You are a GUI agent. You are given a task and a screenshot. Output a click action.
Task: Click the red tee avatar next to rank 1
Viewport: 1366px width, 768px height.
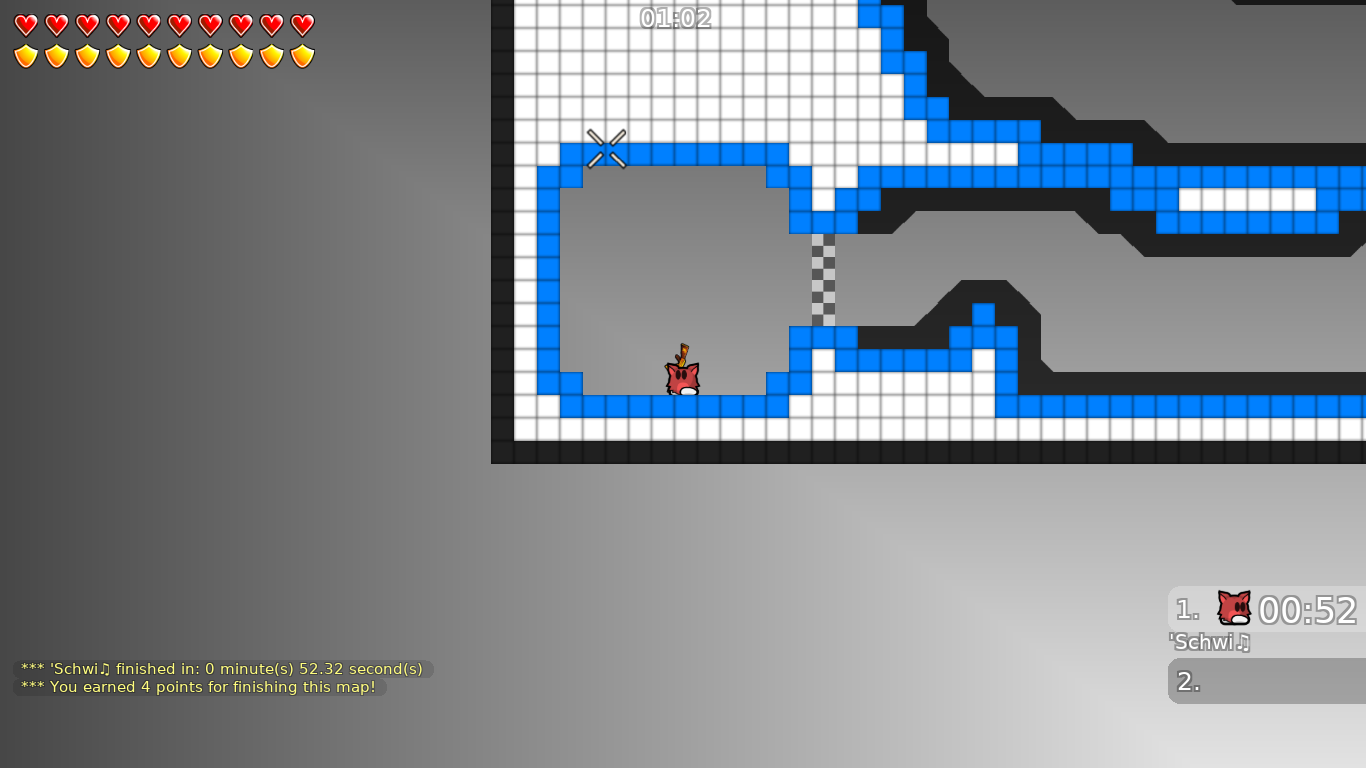[1233, 605]
